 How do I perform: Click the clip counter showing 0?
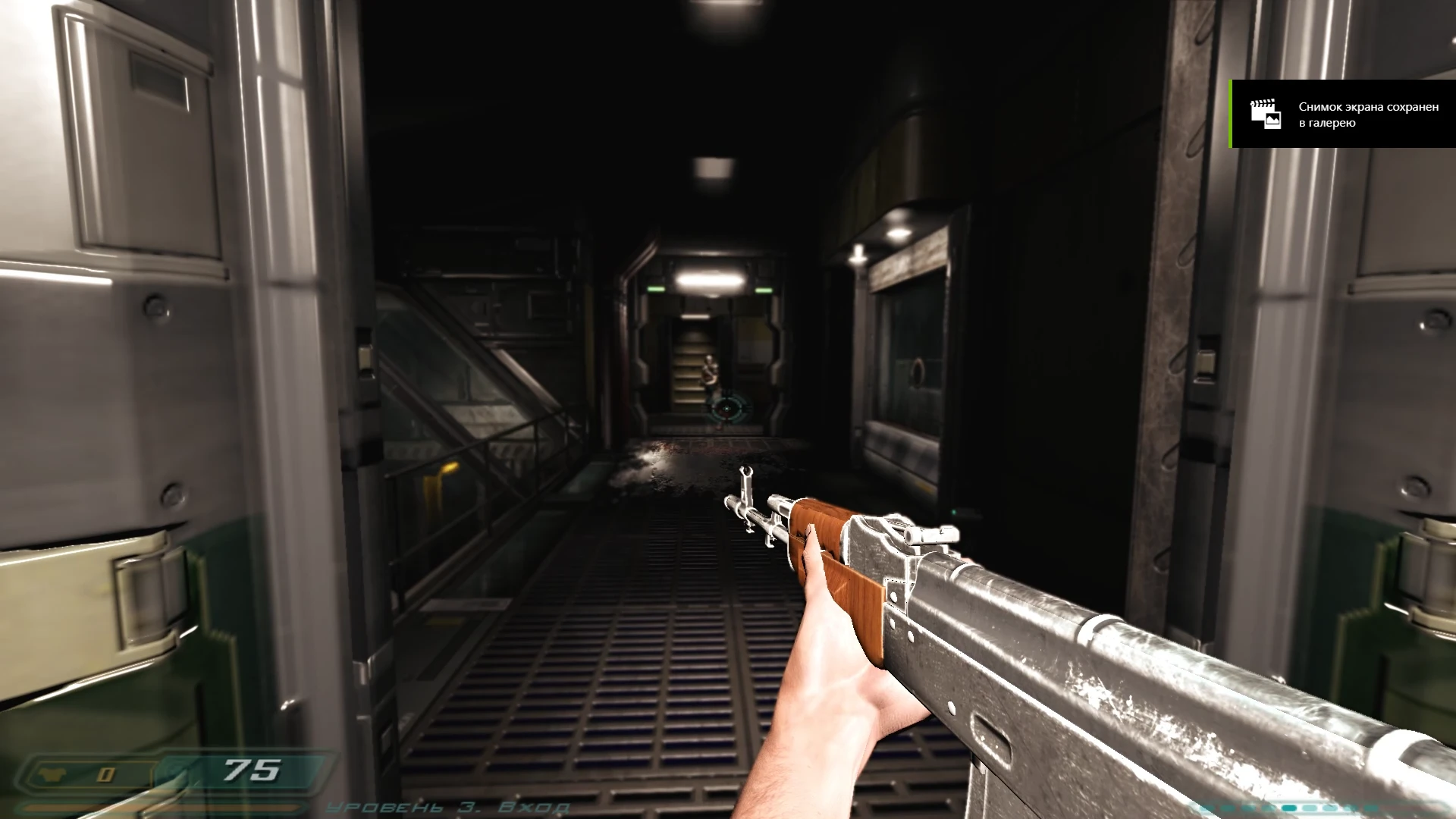105,773
